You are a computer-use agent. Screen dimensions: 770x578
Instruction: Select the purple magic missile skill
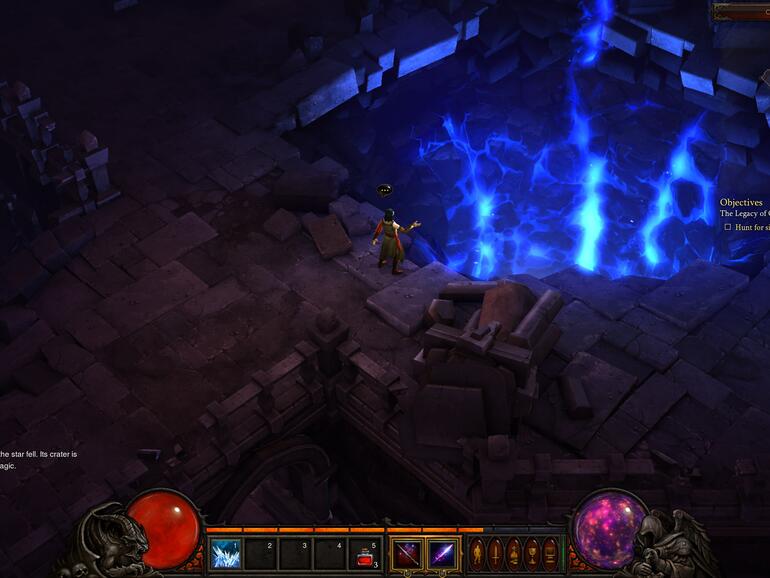[x=443, y=554]
